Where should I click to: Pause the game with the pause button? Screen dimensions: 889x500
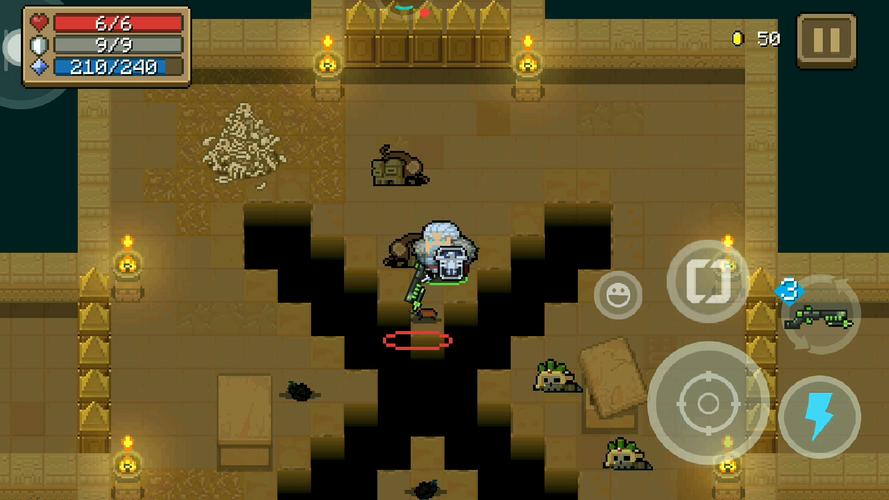click(826, 40)
